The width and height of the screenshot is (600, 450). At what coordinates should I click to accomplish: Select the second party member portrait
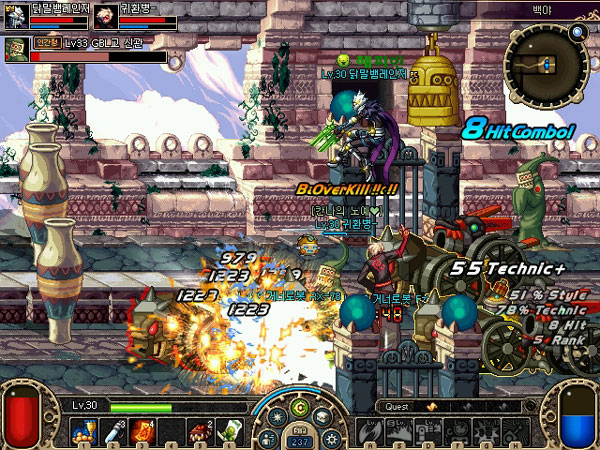pos(104,17)
